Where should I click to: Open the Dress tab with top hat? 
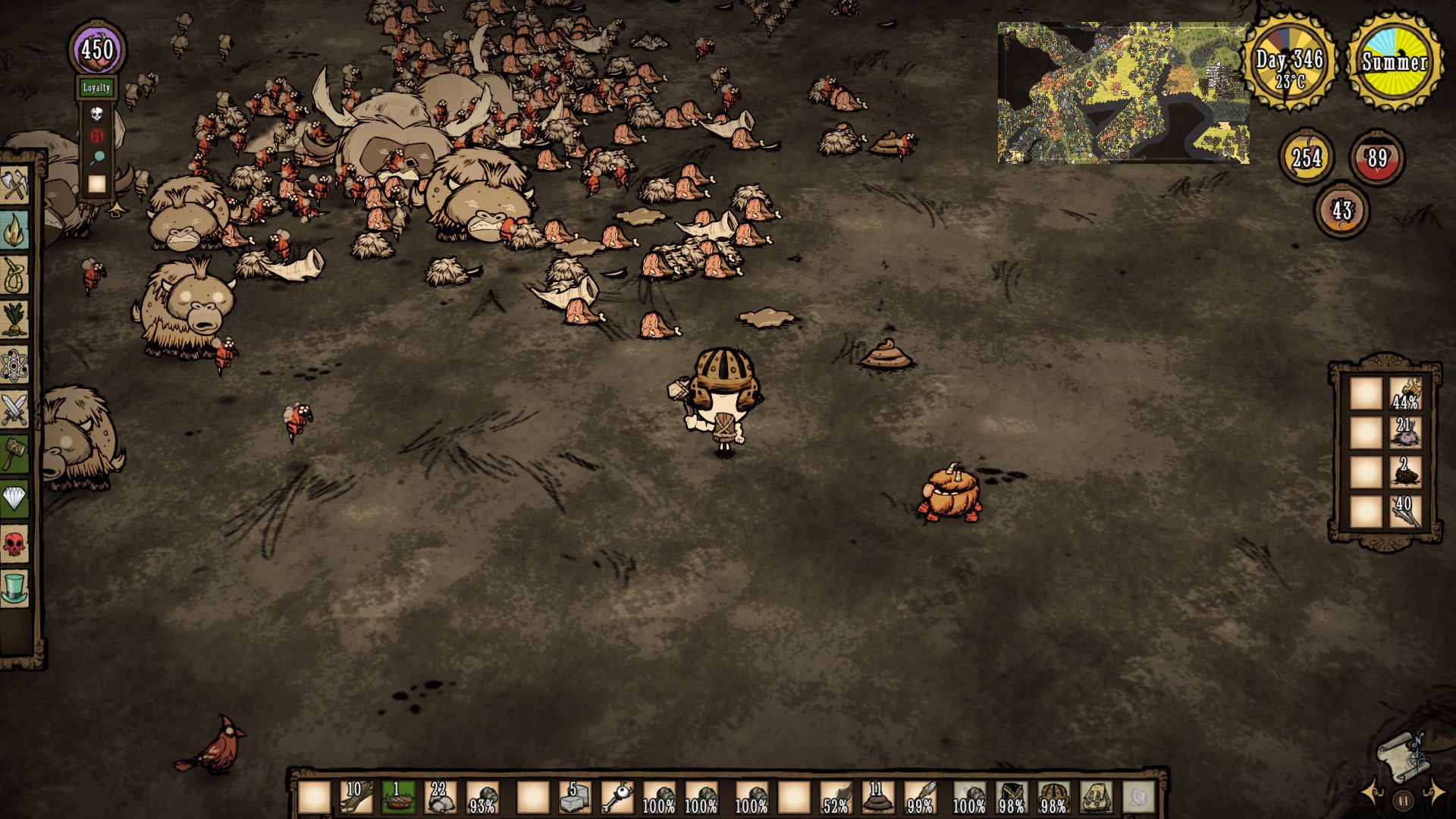tap(14, 588)
